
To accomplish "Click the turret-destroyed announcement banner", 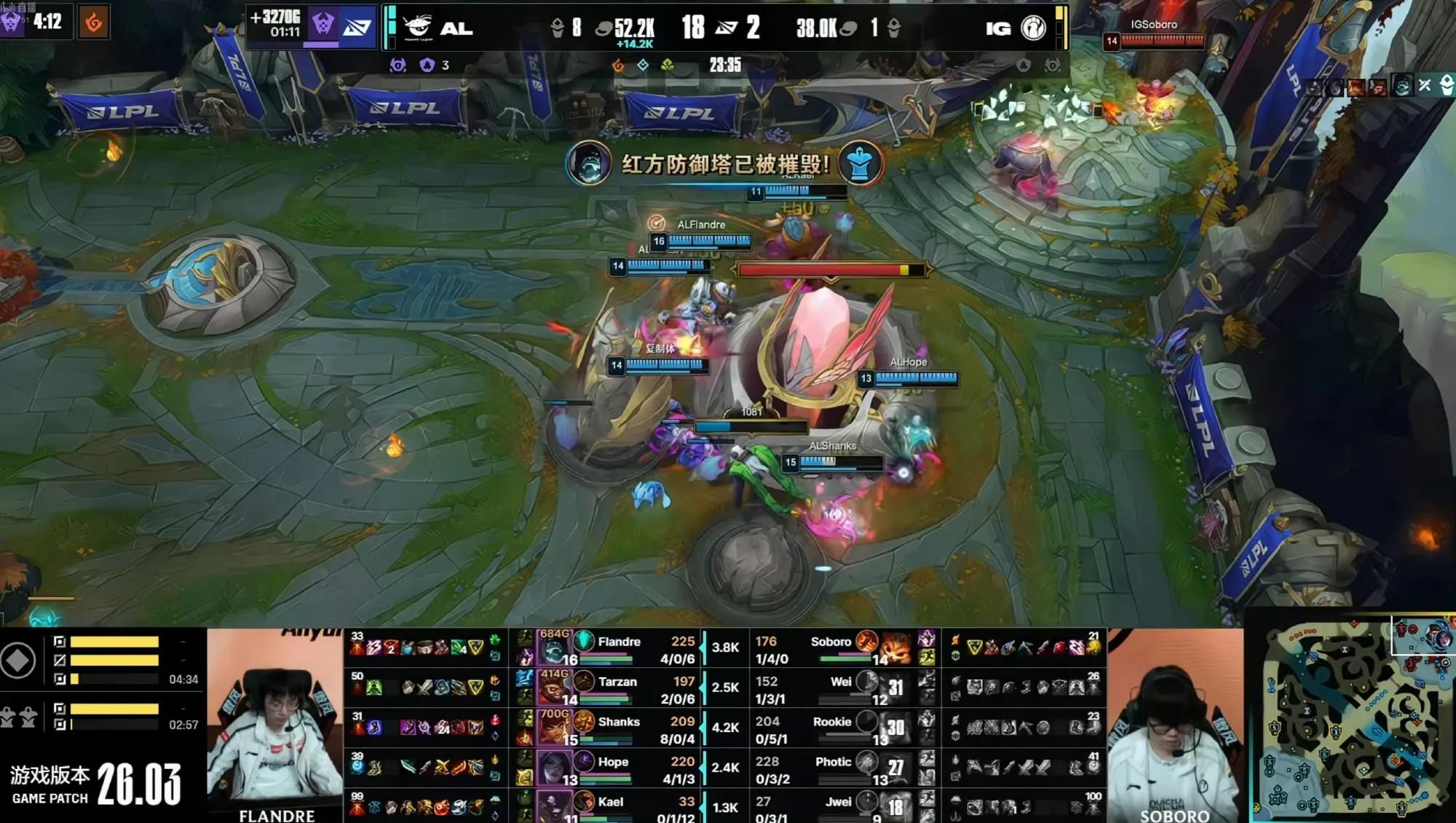I will 724,163.
